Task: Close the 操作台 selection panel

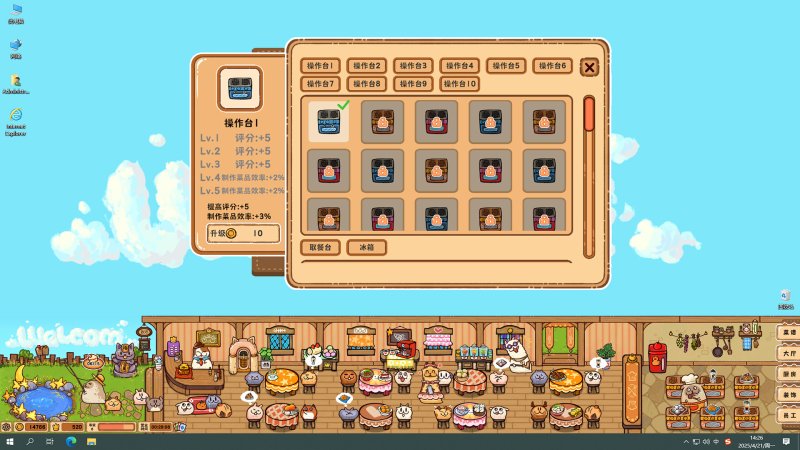Action: (x=590, y=67)
